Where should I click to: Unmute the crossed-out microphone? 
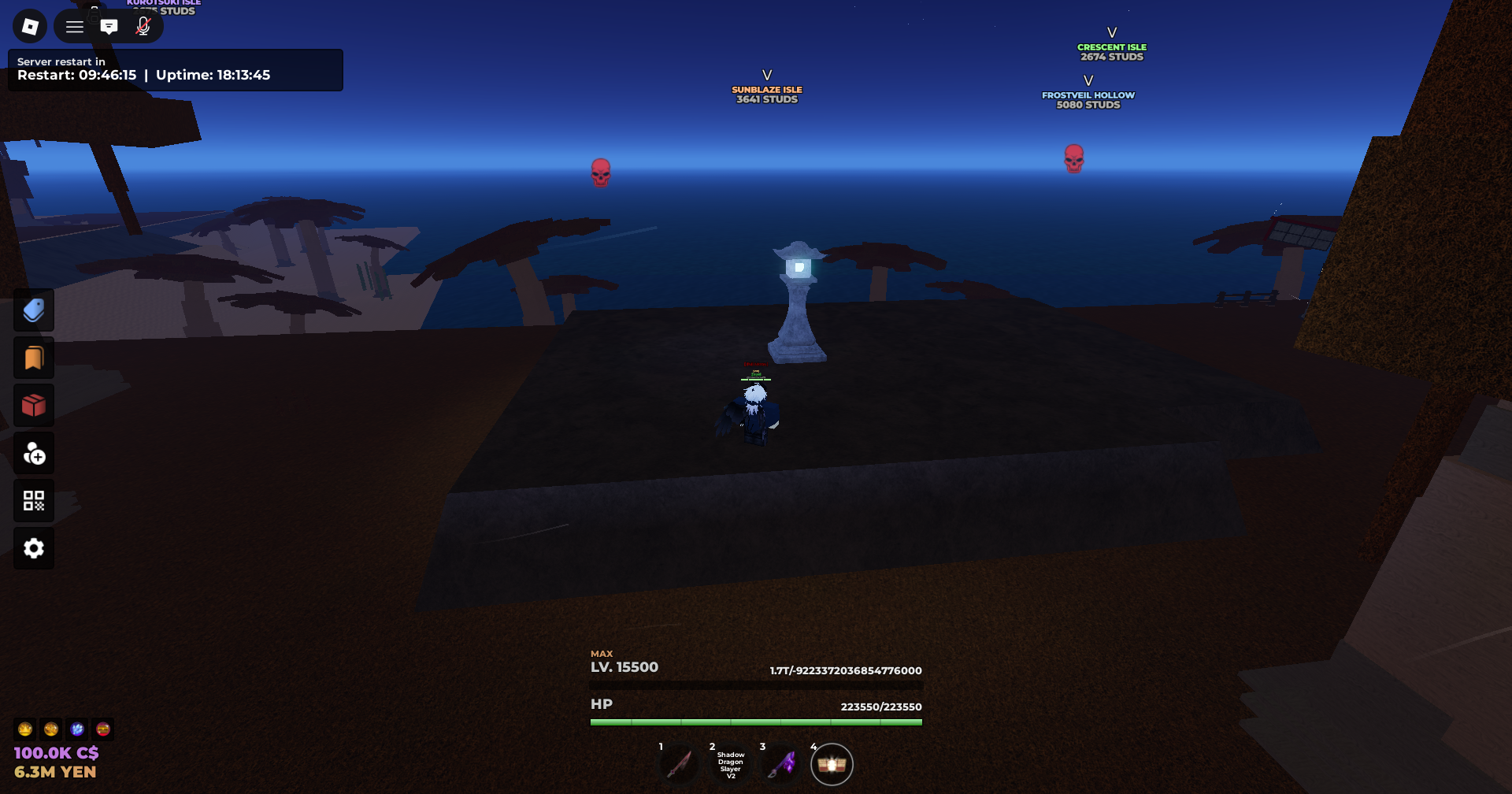[143, 27]
